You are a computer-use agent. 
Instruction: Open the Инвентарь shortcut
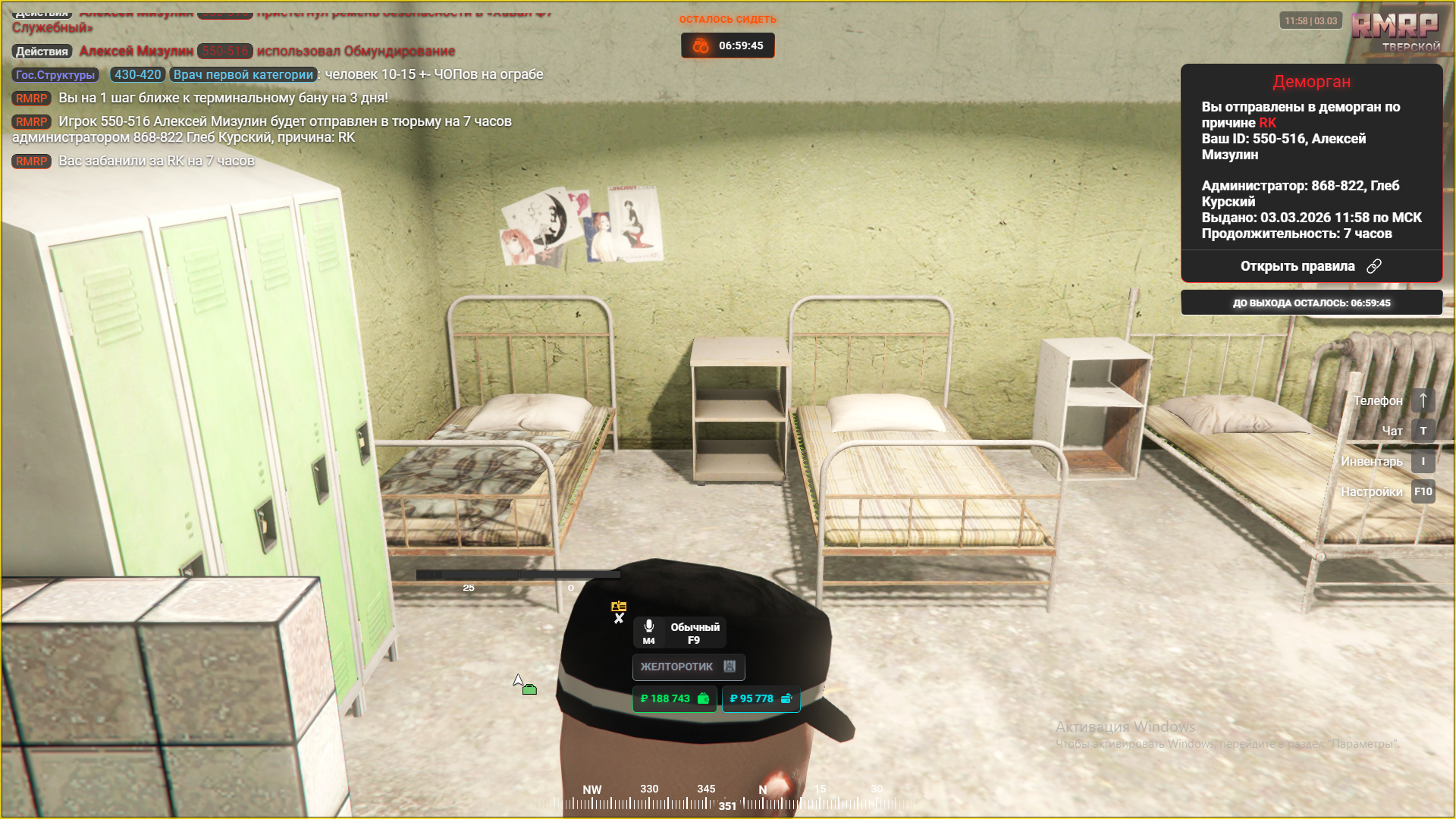(x=1423, y=461)
